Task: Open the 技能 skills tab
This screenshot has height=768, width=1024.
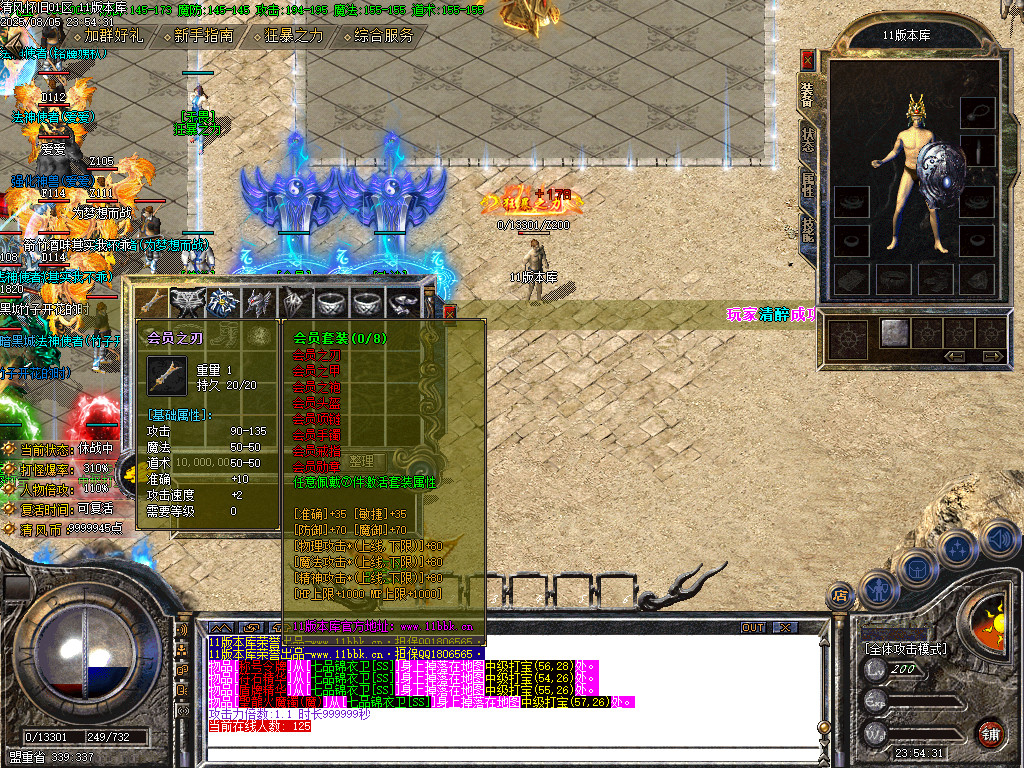Action: click(807, 230)
